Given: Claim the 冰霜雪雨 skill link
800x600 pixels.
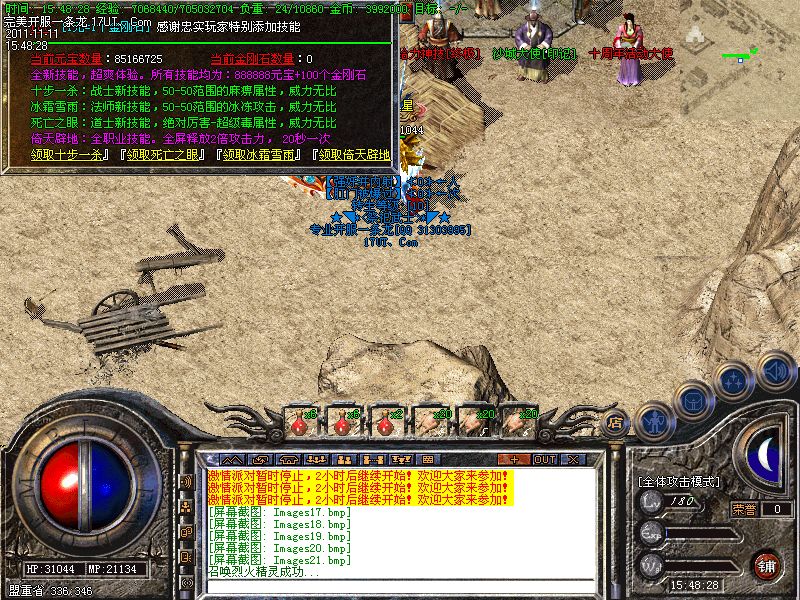Looking at the screenshot, I should coord(258,155).
